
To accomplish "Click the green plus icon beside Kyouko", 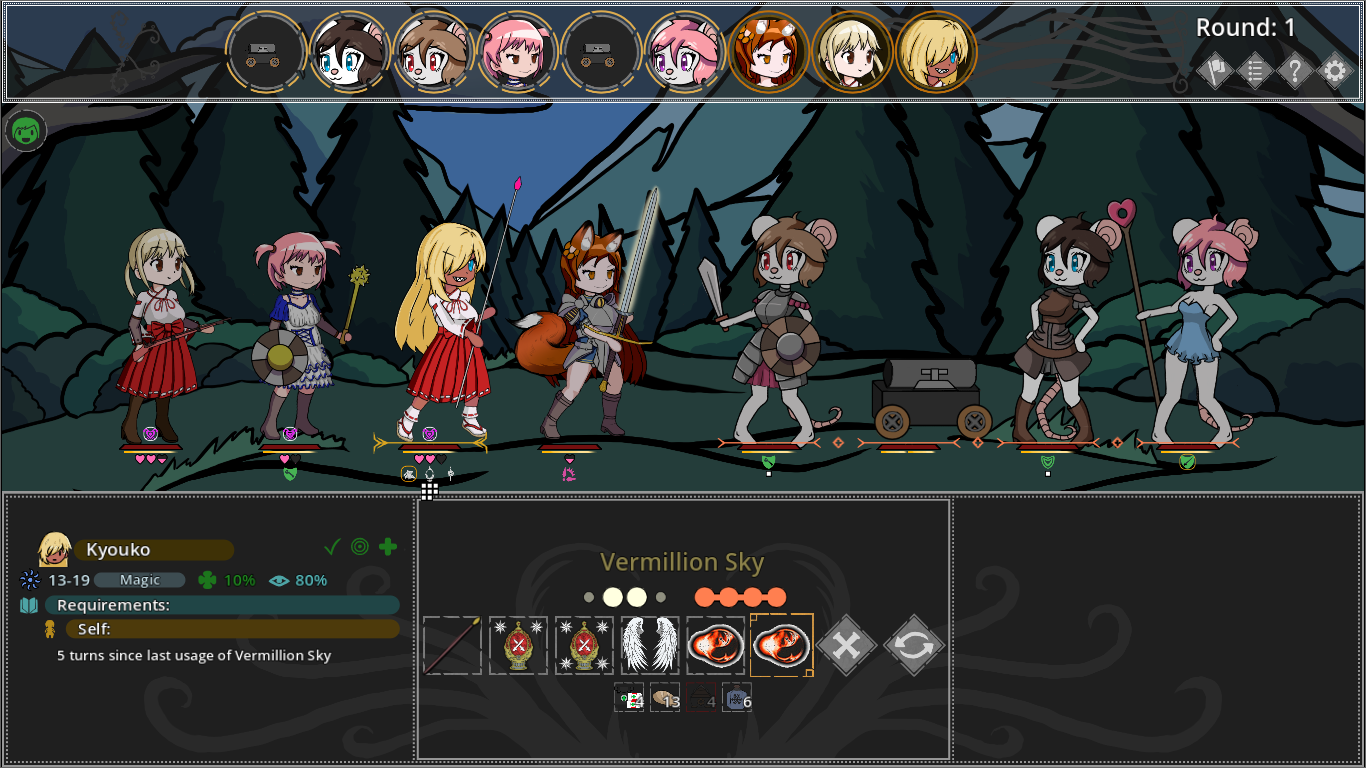I will [388, 547].
